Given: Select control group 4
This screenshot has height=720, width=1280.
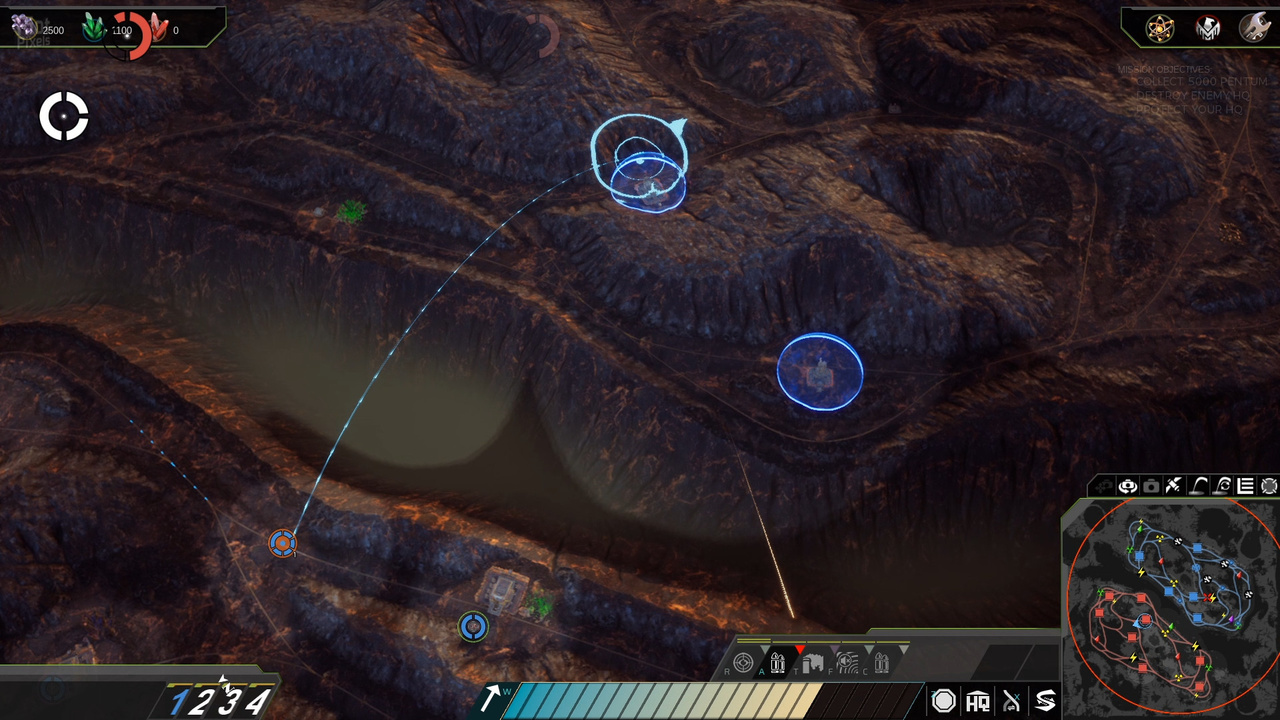Looking at the screenshot, I should click(257, 703).
